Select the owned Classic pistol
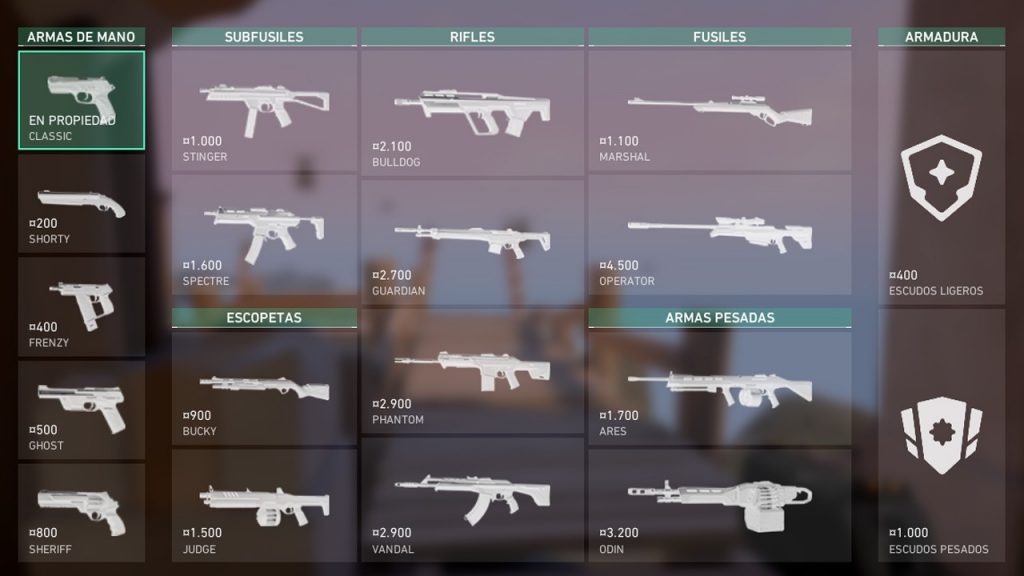 click(x=81, y=100)
